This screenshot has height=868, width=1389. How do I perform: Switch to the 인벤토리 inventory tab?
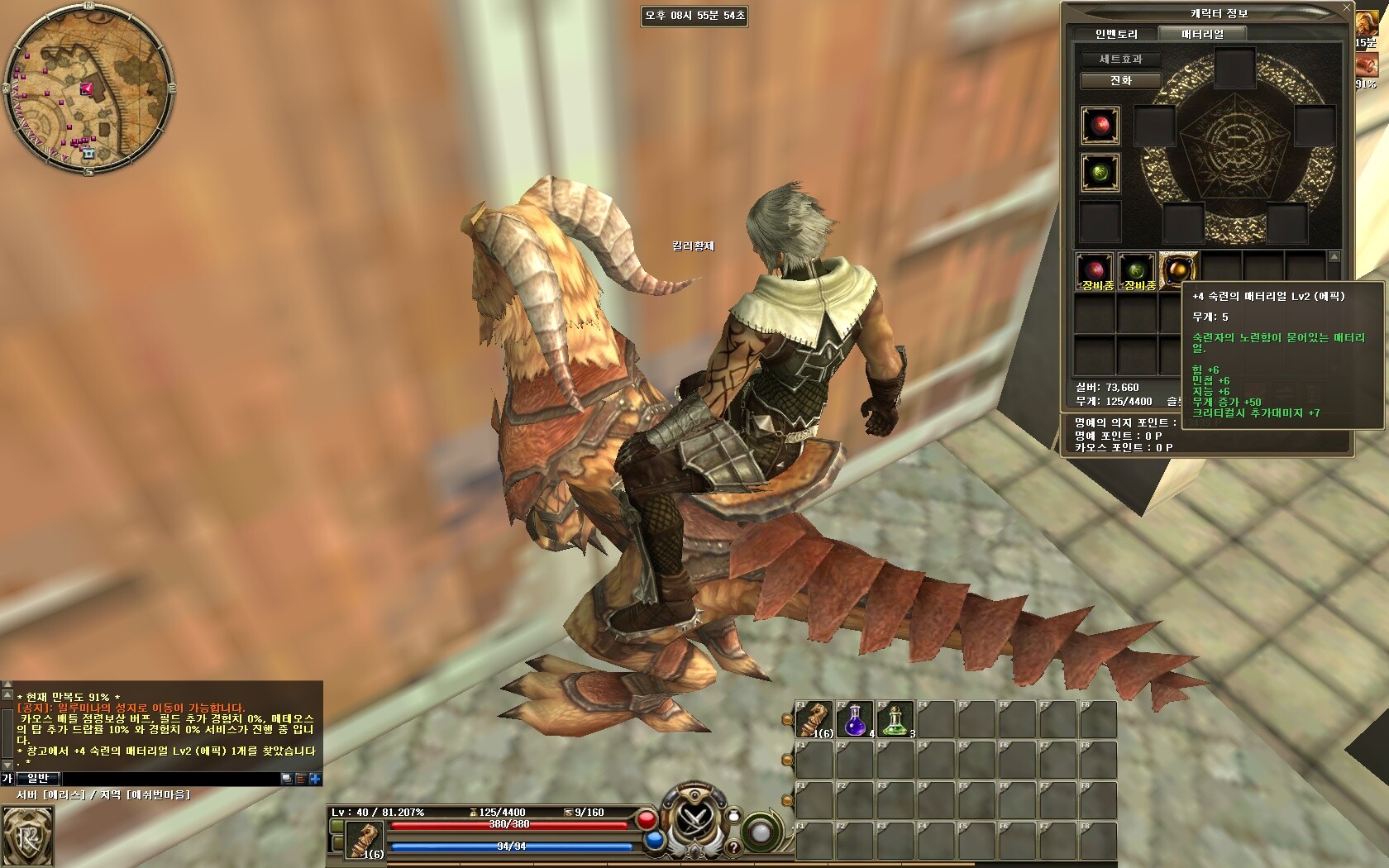[1116, 34]
